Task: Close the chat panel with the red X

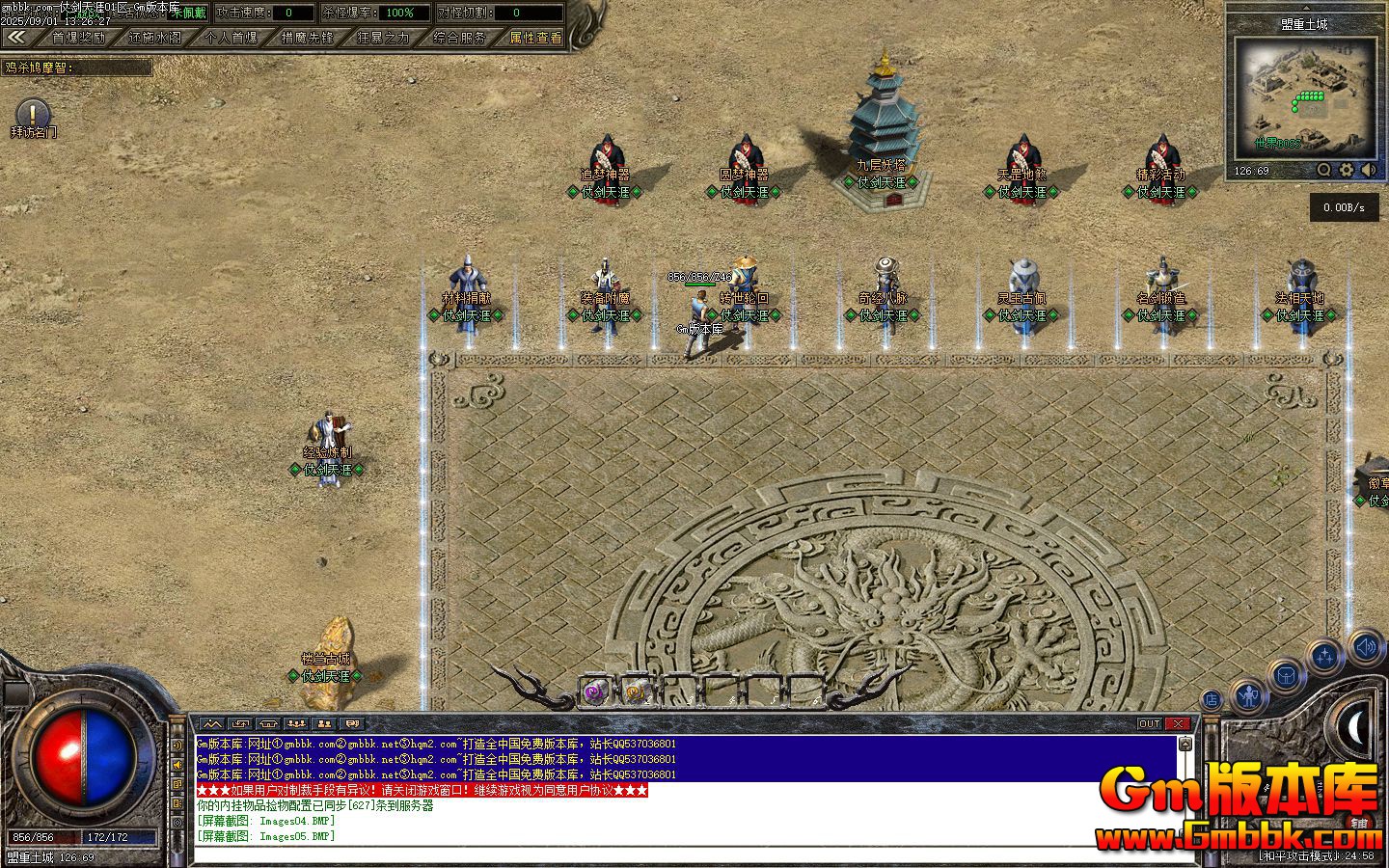Action: tap(1178, 723)
